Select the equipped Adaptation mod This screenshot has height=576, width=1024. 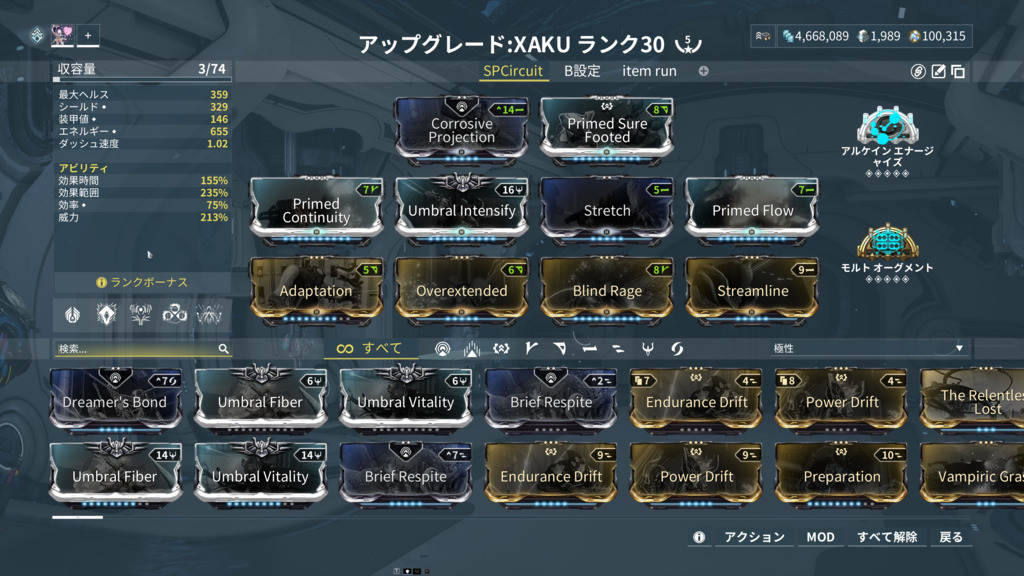pos(316,290)
